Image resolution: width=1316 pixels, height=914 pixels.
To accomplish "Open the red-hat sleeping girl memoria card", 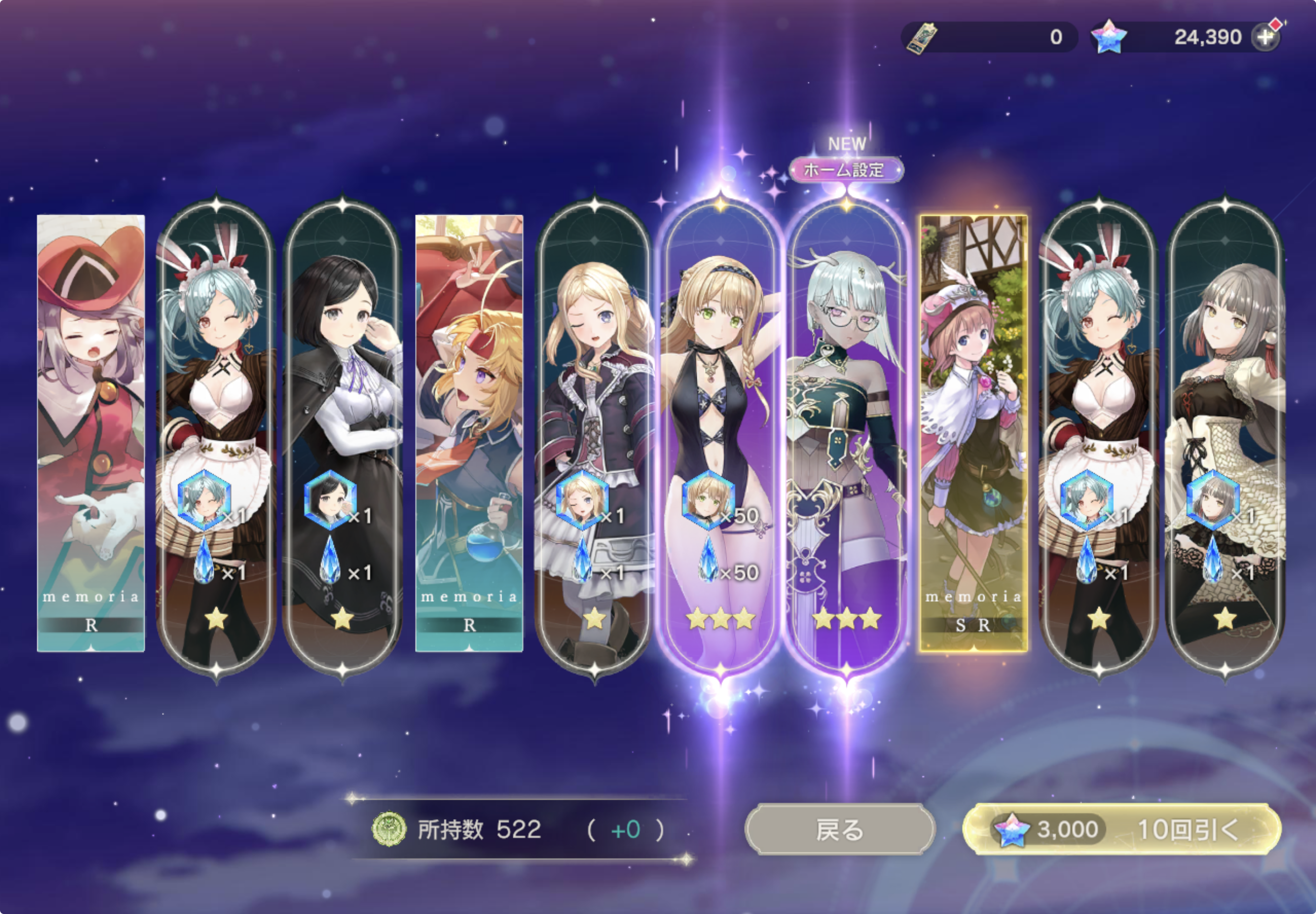I will [x=91, y=433].
